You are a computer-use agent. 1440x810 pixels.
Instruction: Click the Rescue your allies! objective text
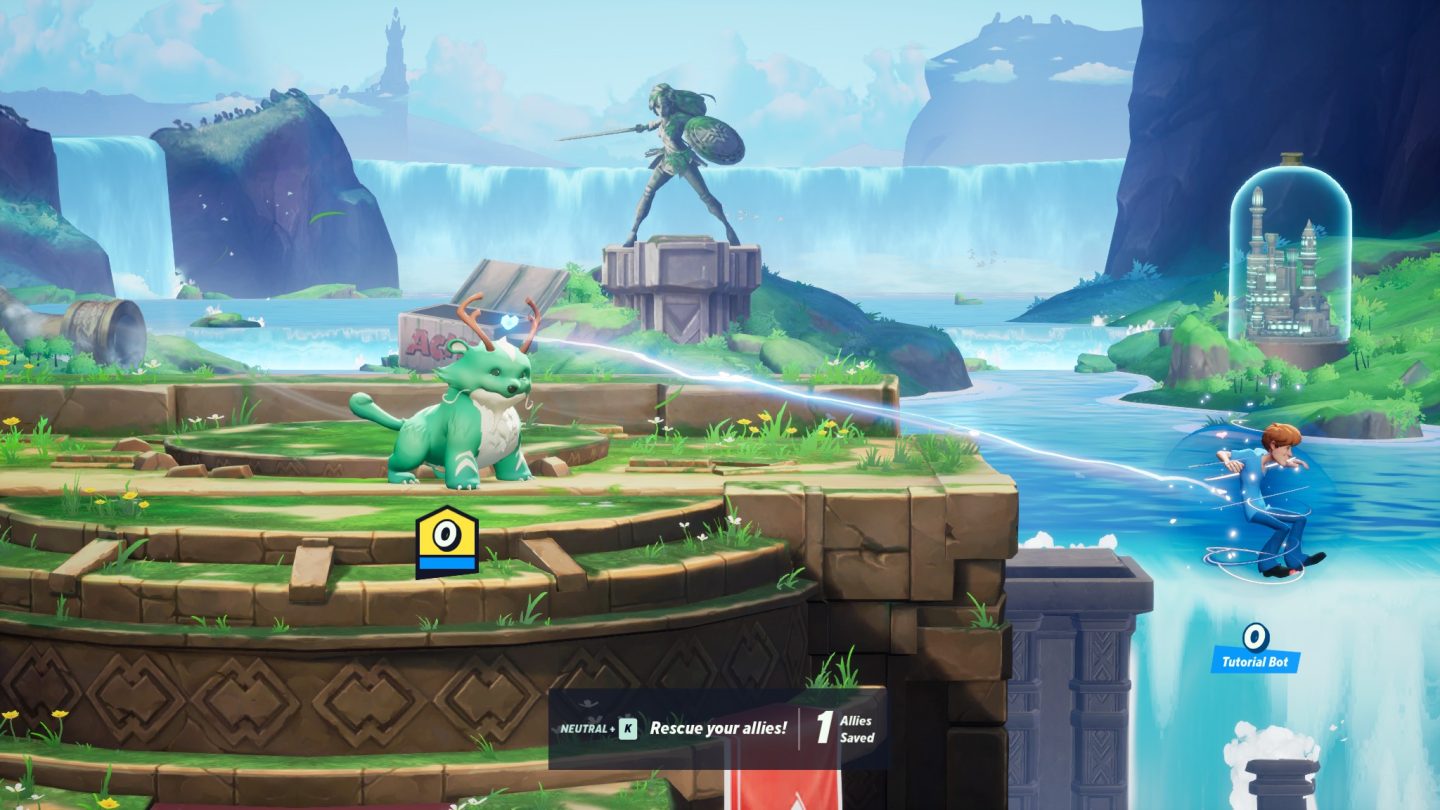coord(718,728)
